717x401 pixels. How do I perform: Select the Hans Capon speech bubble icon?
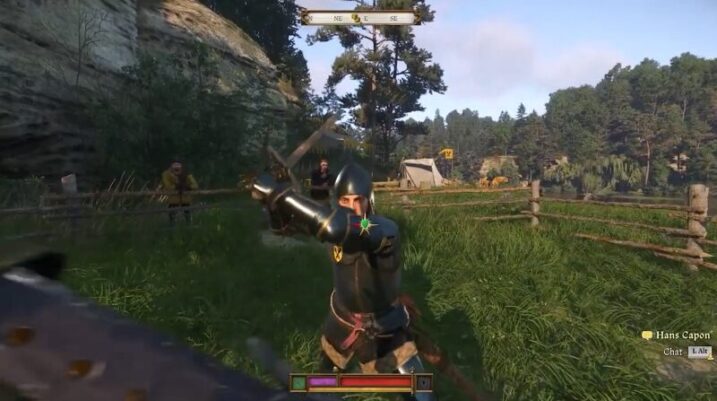pyautogui.click(x=647, y=336)
